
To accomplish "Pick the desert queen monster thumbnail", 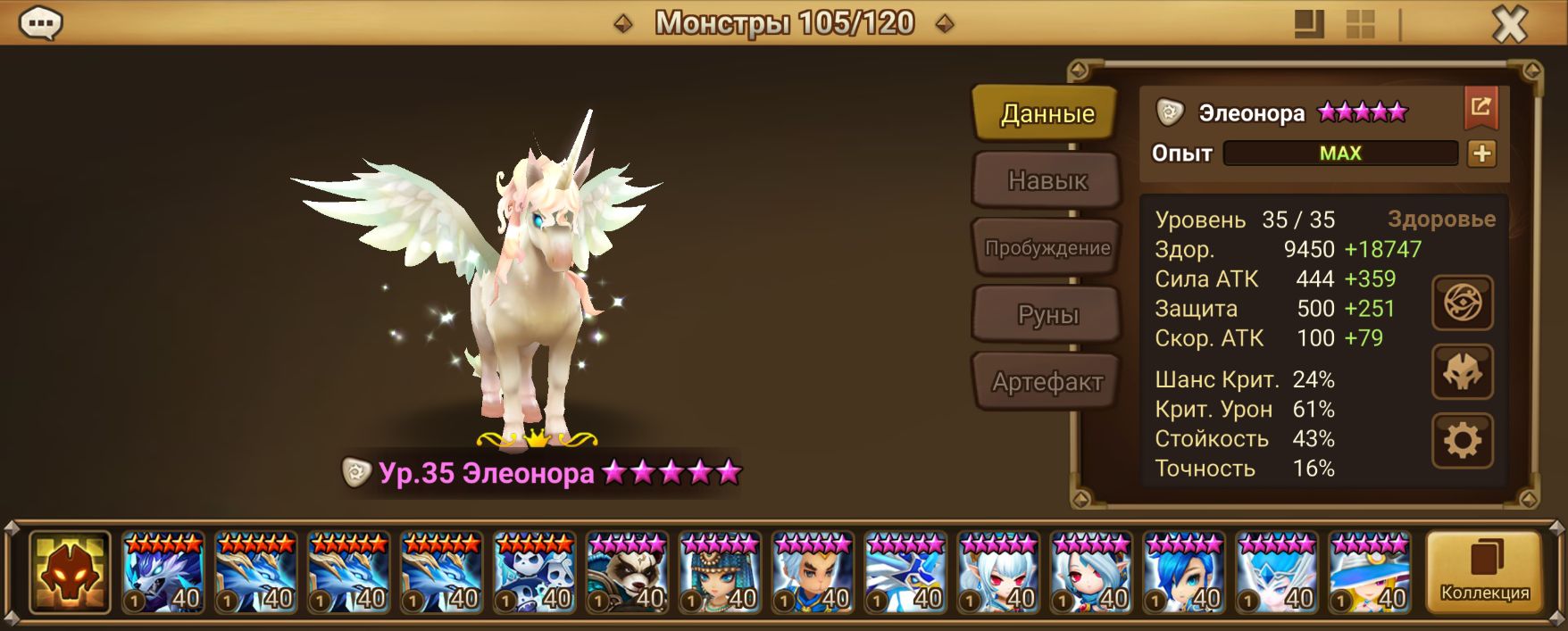I will point(720,573).
